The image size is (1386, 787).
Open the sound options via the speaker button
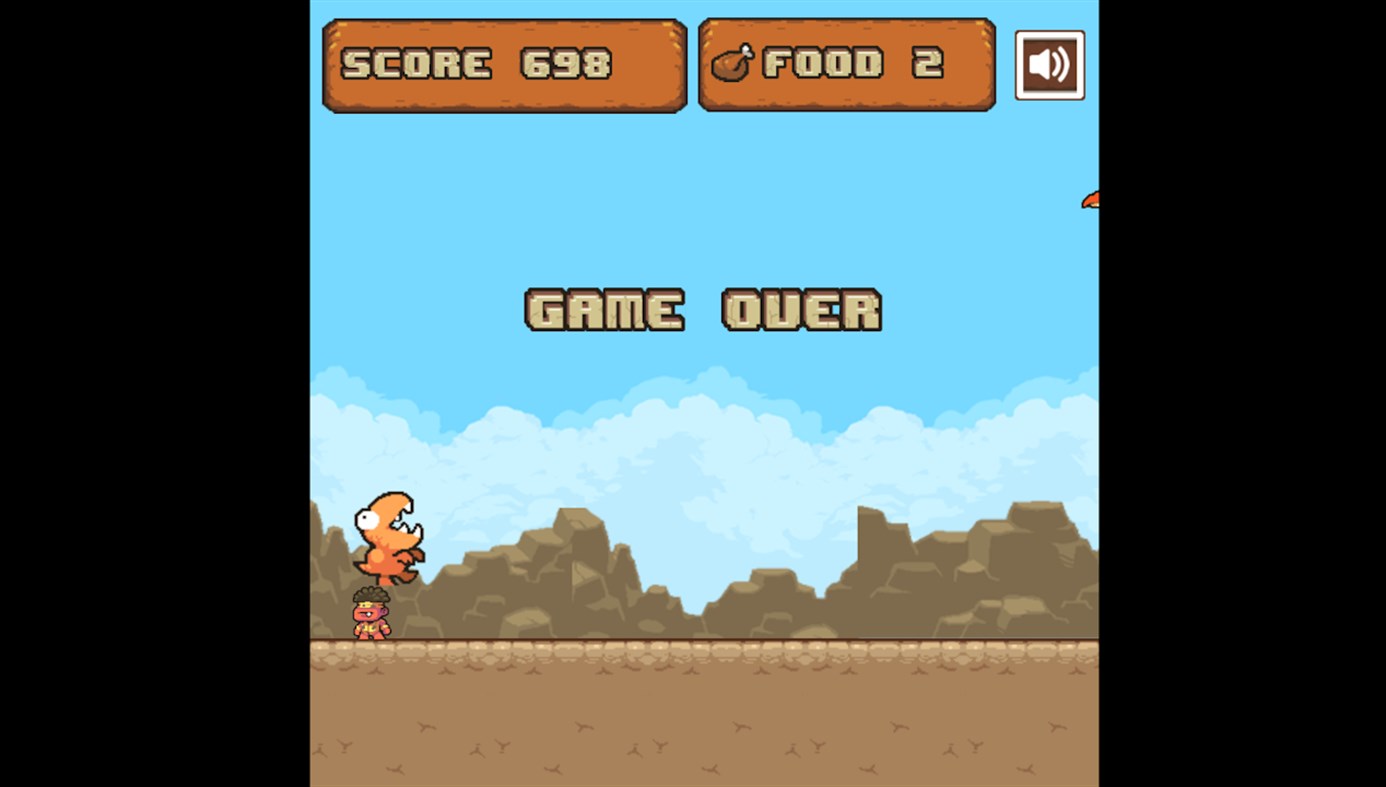click(x=1049, y=65)
